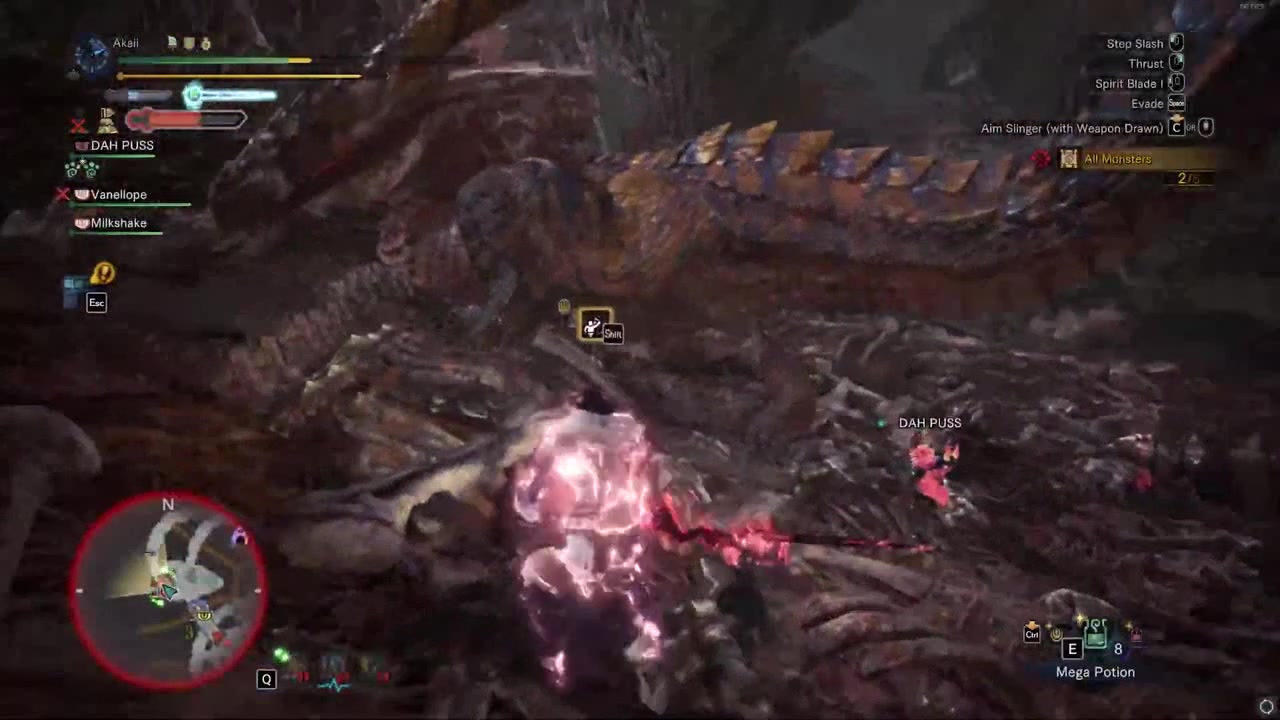
Task: Click the glowing spirit gauge sword icon
Action: coord(193,95)
